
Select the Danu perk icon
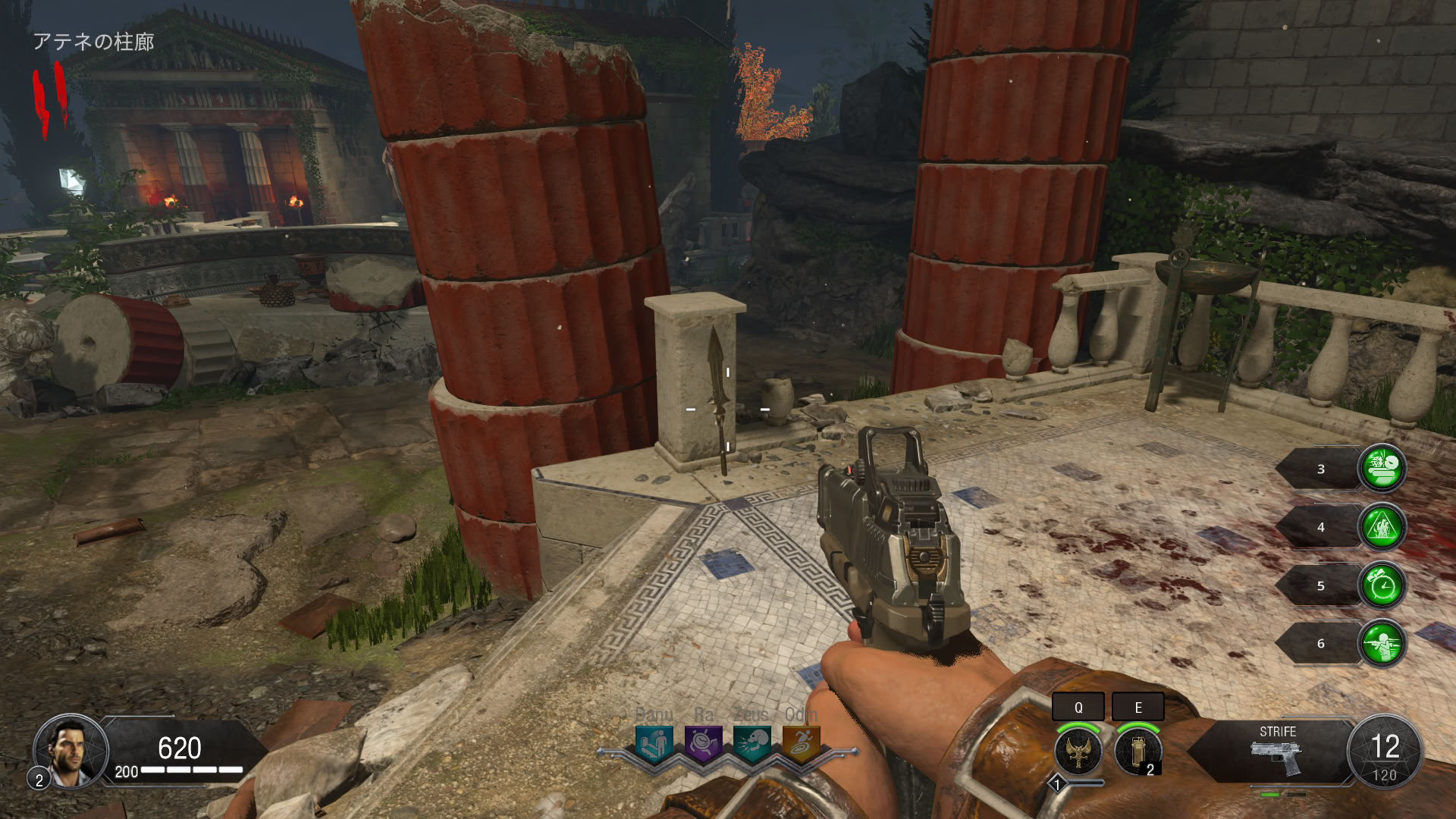pos(654,744)
